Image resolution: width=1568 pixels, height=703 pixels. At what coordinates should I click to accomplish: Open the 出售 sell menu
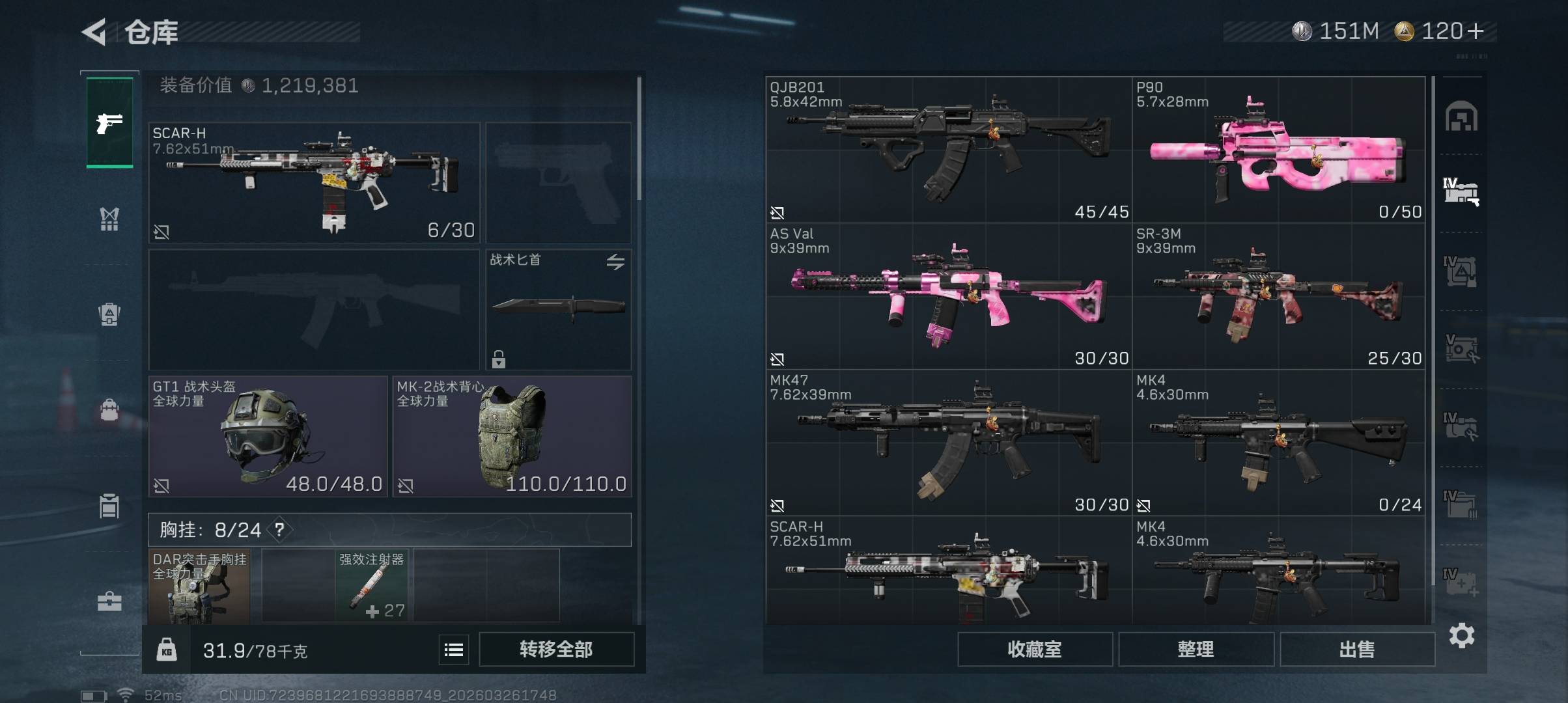pyautogui.click(x=1357, y=649)
